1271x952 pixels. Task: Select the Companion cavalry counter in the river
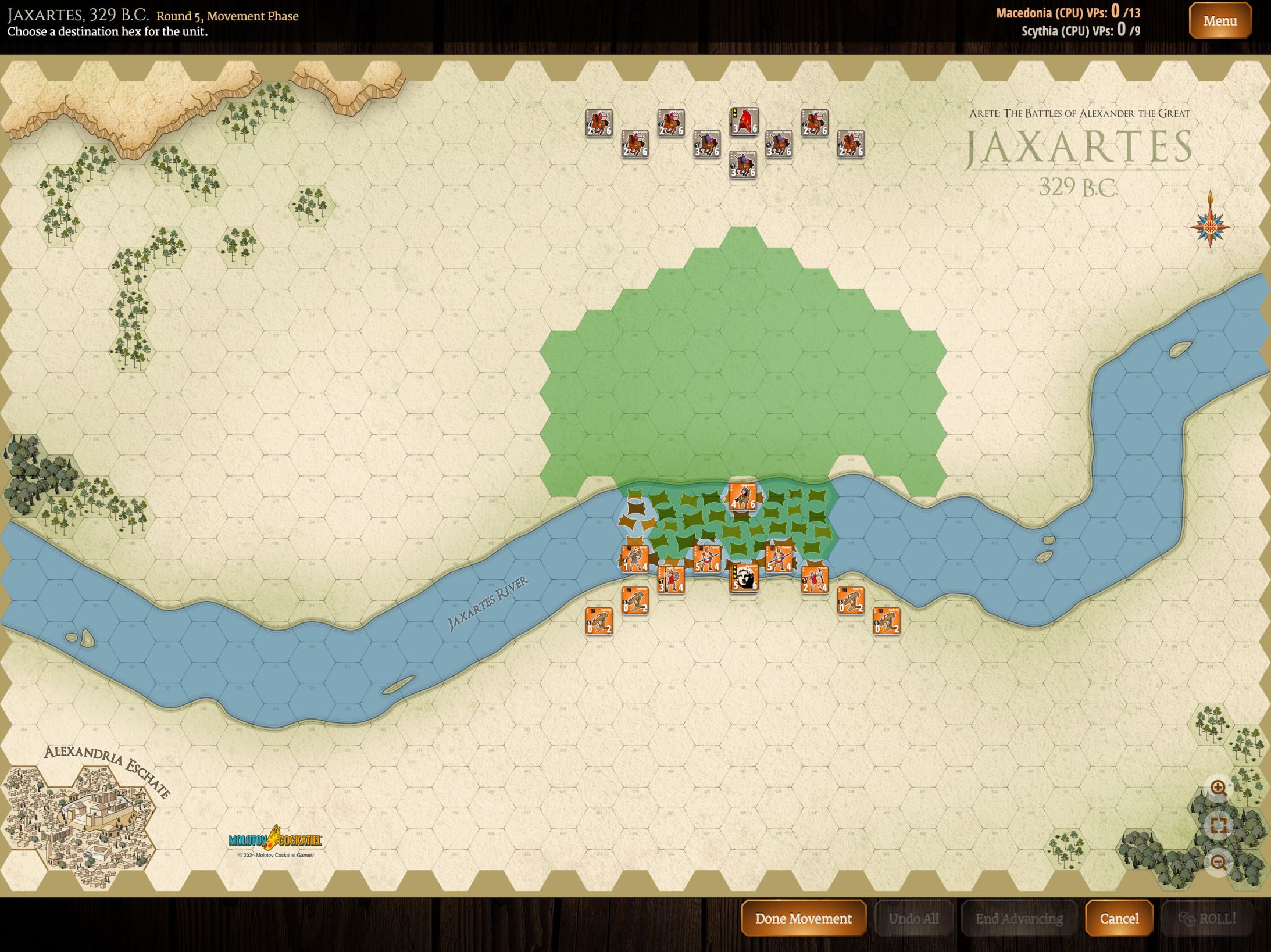click(742, 497)
